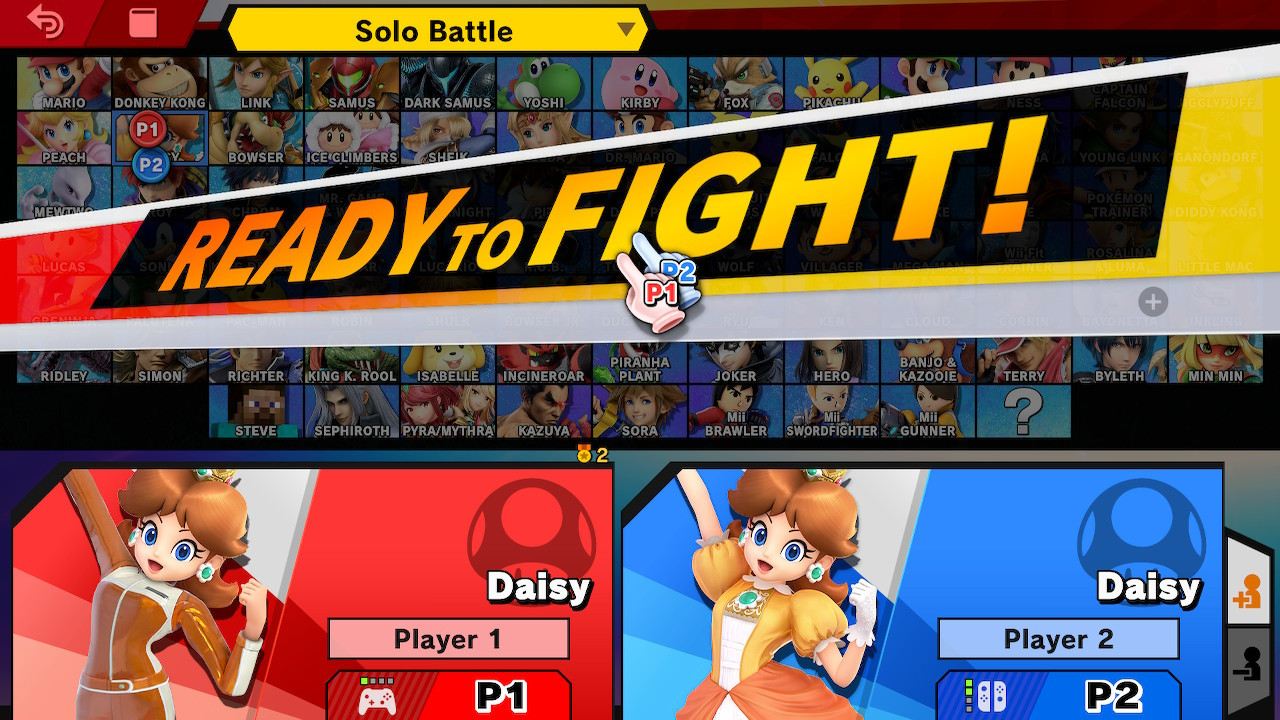Switch Player 2's name via its name plate
This screenshot has width=1280, height=720.
1058,639
